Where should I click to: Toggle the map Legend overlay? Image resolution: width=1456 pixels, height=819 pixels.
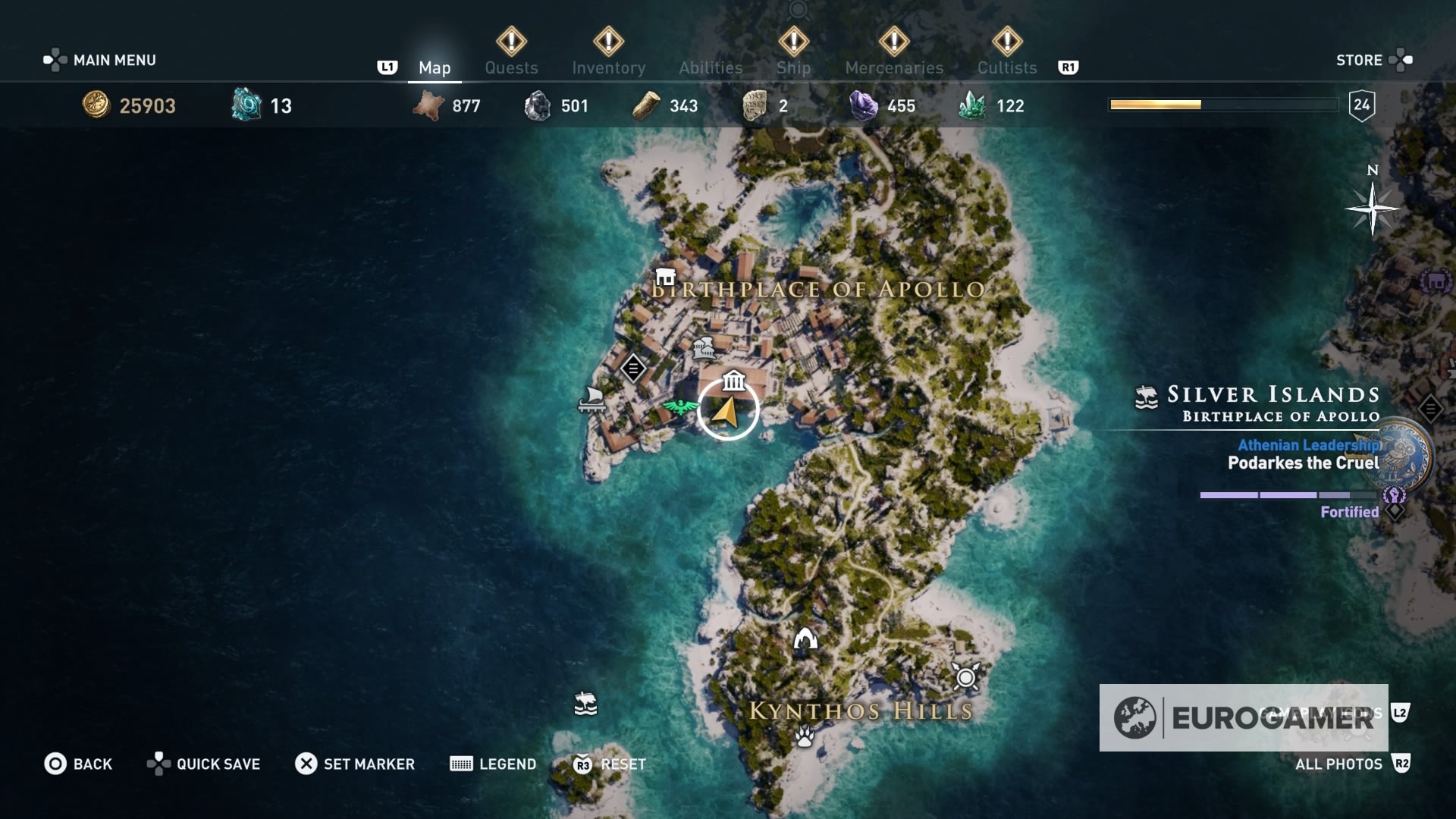click(x=493, y=764)
